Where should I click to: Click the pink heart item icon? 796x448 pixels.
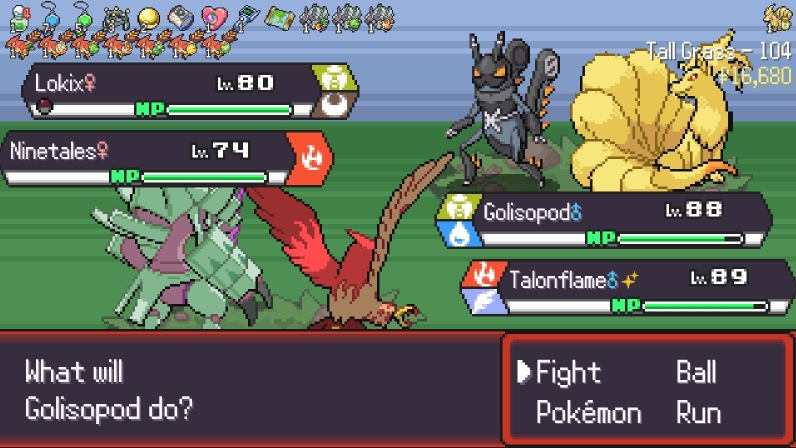tap(214, 17)
